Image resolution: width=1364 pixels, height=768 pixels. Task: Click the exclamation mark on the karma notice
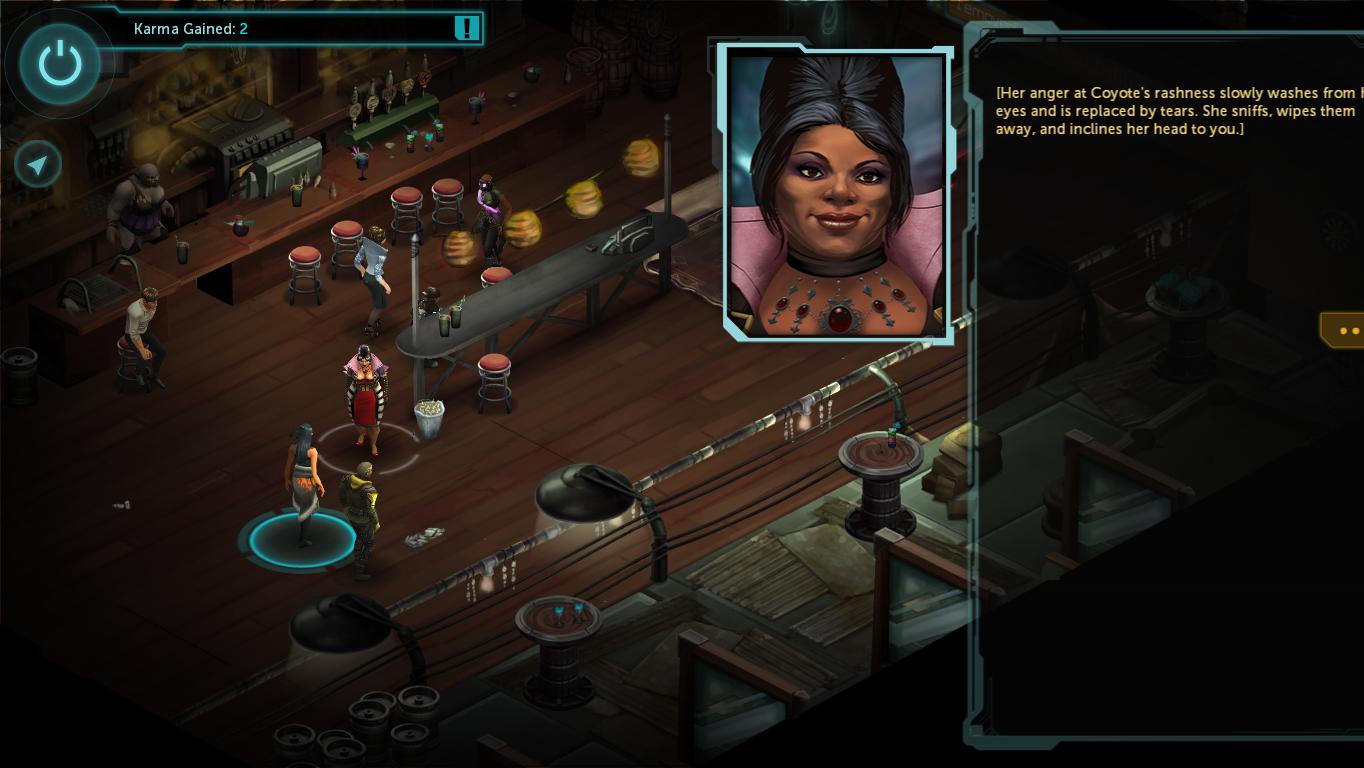[x=466, y=28]
